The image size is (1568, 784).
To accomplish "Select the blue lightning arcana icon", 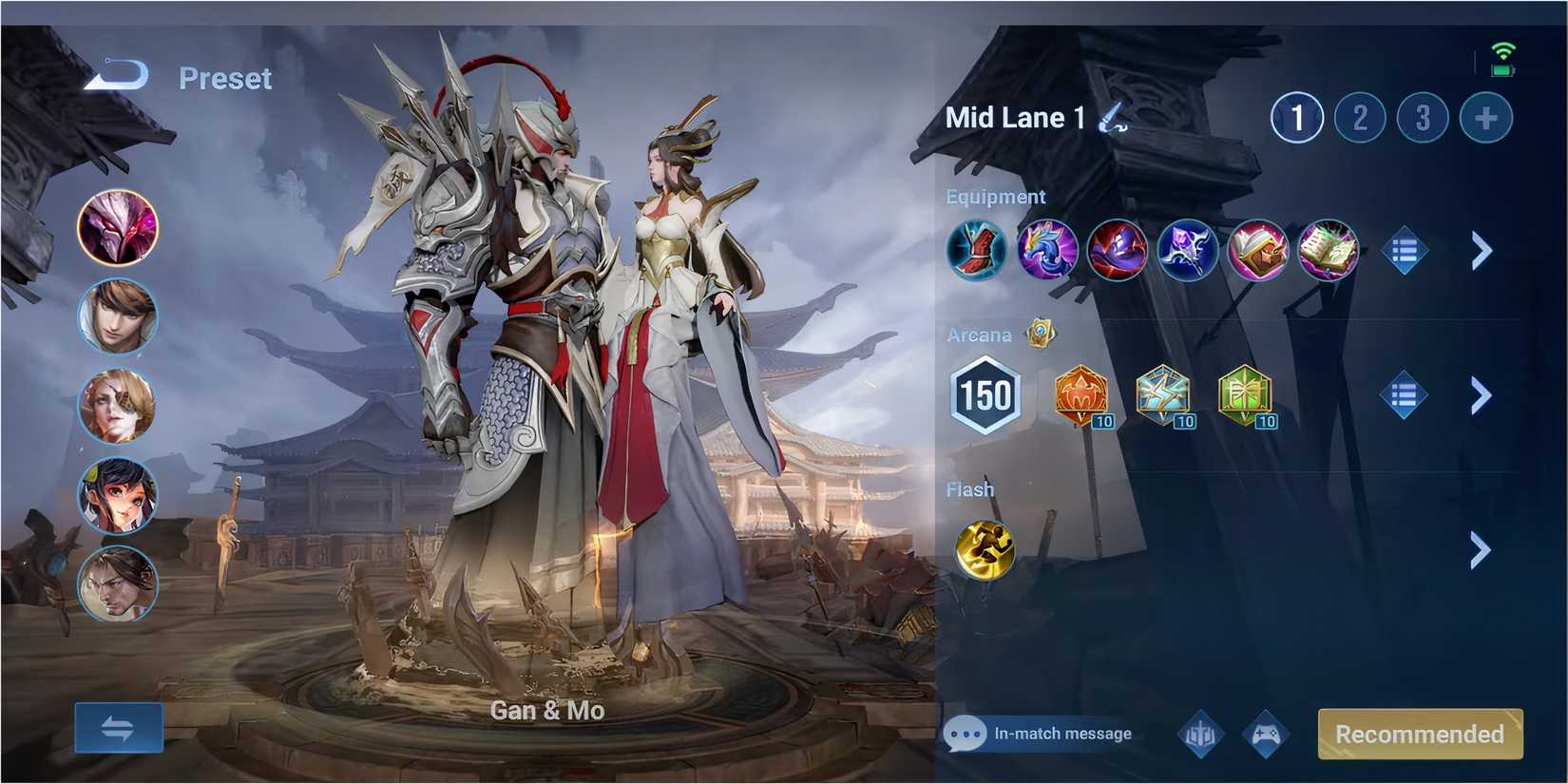I will (1165, 396).
